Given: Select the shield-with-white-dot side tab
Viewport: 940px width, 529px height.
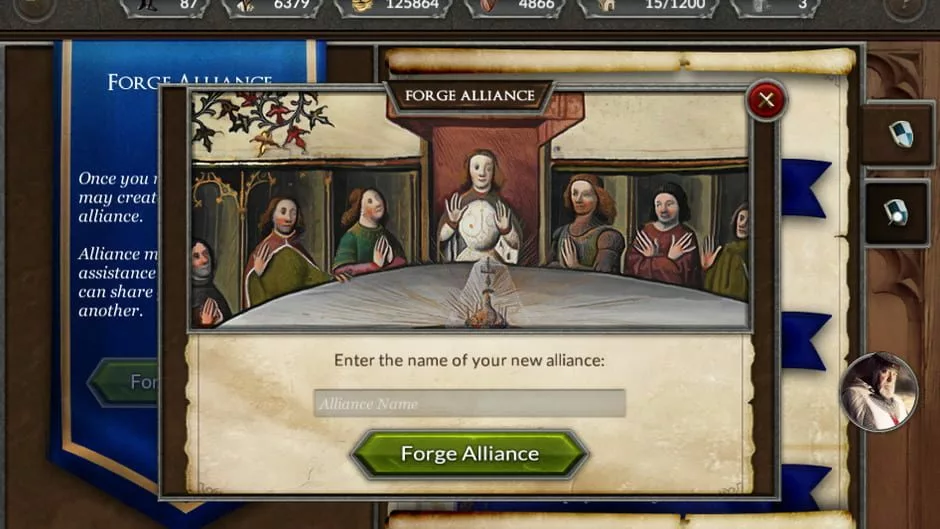Looking at the screenshot, I should (x=896, y=212).
